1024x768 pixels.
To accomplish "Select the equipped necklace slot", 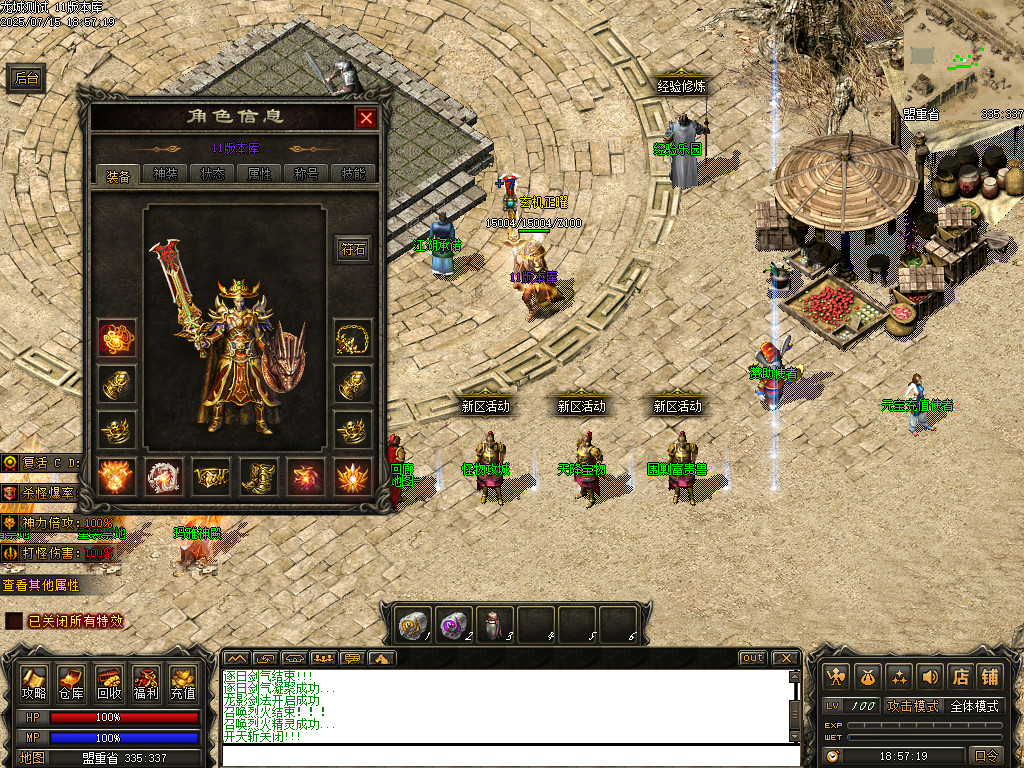I will pyautogui.click(x=353, y=339).
